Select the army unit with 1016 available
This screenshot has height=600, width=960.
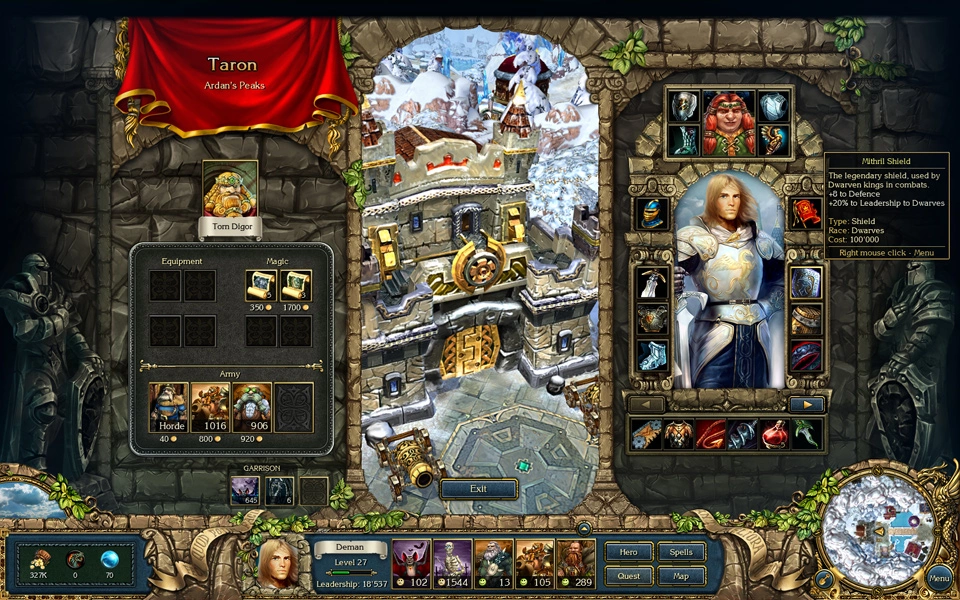[x=210, y=407]
